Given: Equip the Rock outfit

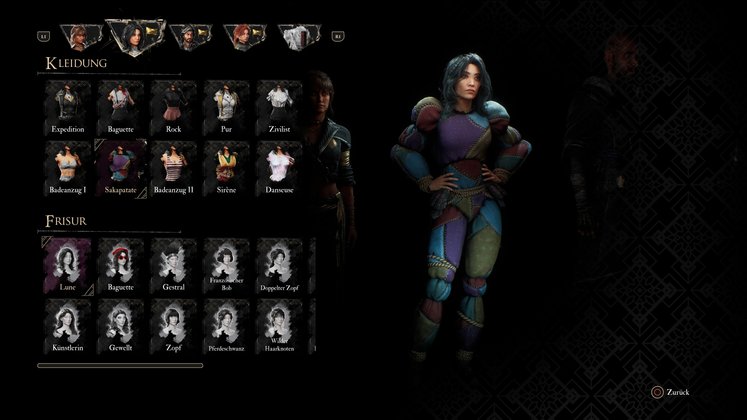Looking at the screenshot, I should 174,107.
